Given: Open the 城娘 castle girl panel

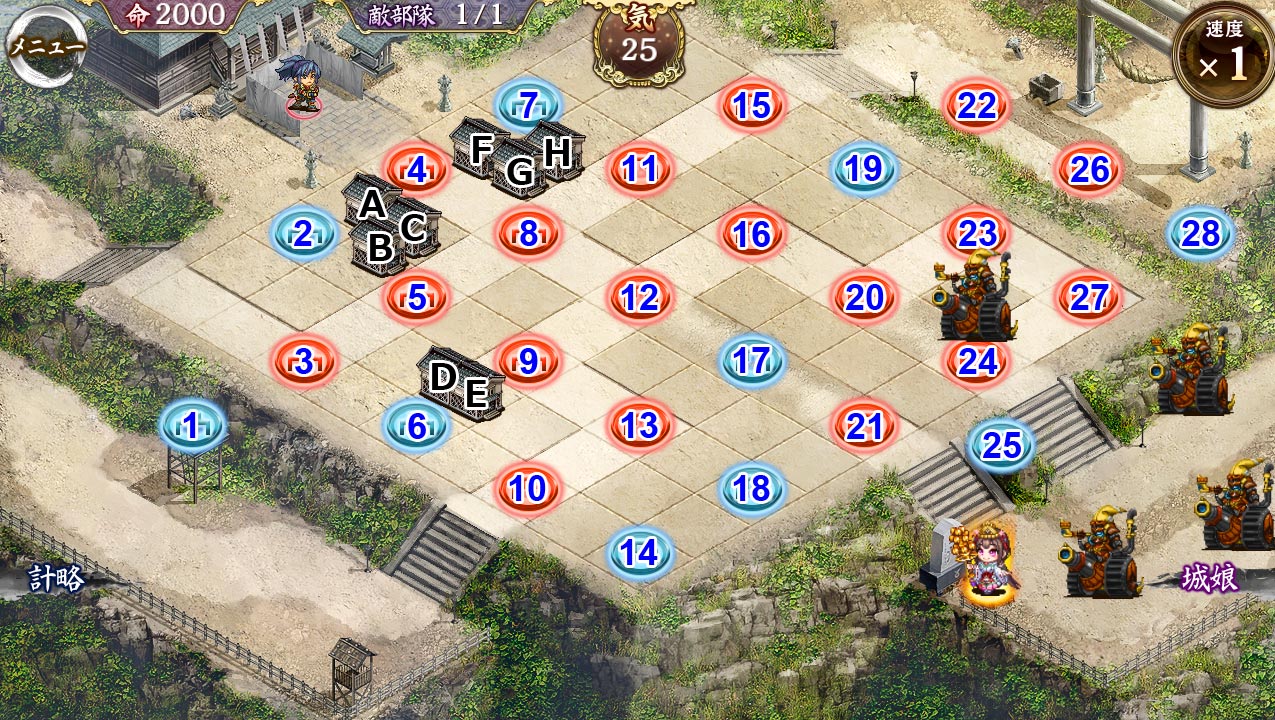Looking at the screenshot, I should (x=1210, y=579).
